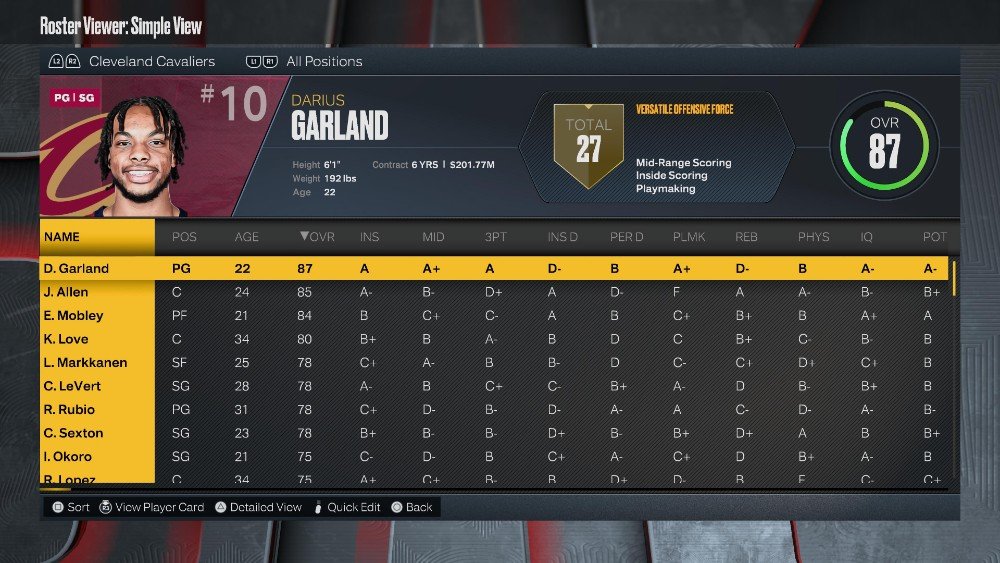
Task: Choose View Player Card in the footer
Action: (159, 507)
